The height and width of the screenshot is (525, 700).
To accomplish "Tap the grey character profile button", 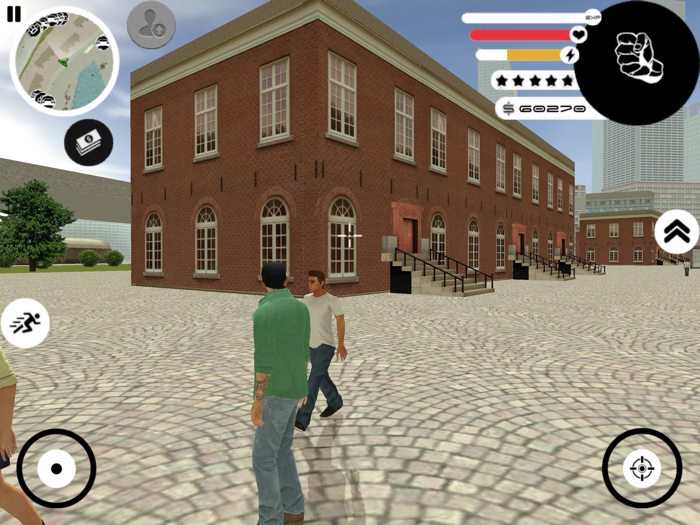I will [151, 25].
